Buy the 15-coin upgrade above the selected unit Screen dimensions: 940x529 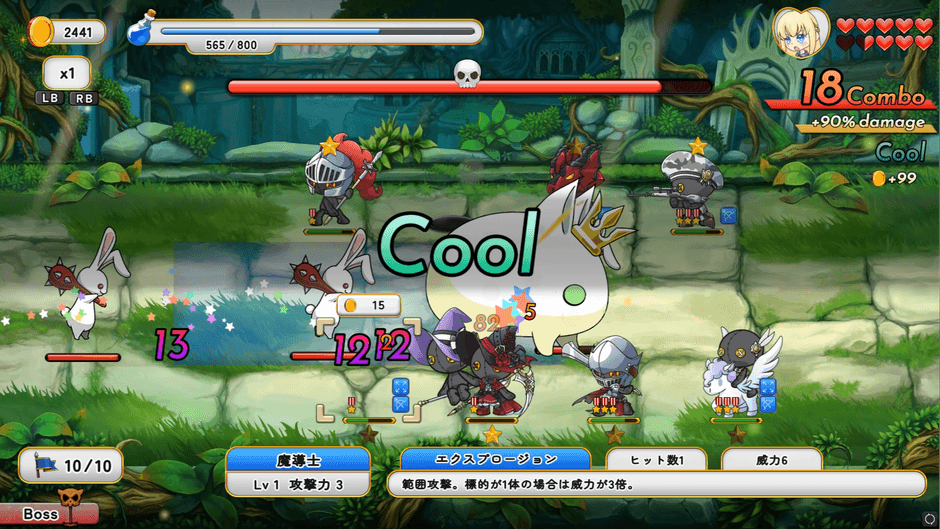click(x=369, y=305)
